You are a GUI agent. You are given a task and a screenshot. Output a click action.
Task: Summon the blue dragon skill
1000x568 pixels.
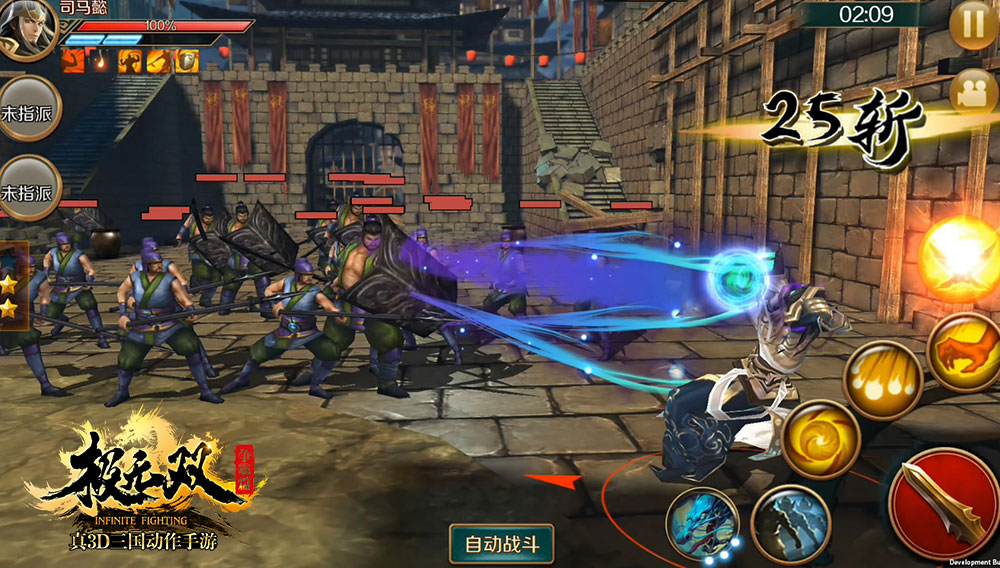coord(703,524)
